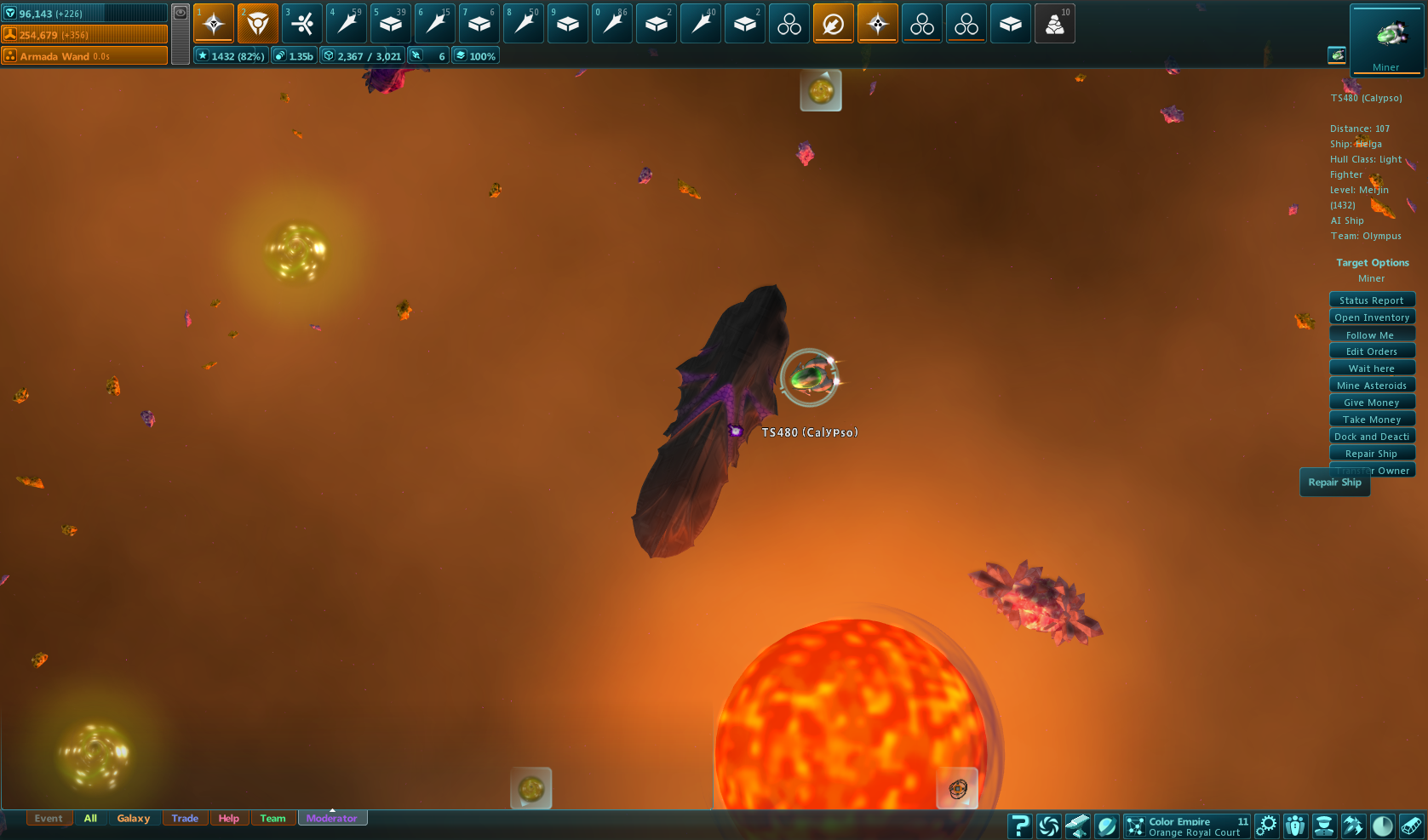Activate the stacked rocks slot with count 10
Image resolution: width=1428 pixels, height=840 pixels.
click(1055, 23)
